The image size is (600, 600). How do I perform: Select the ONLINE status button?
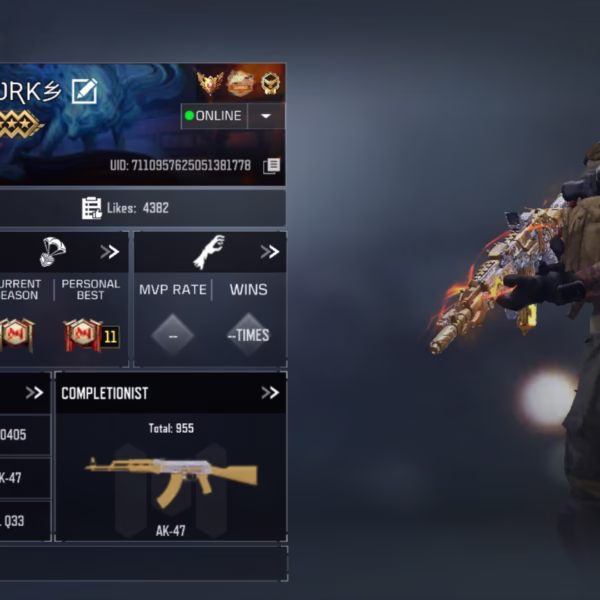click(x=213, y=116)
